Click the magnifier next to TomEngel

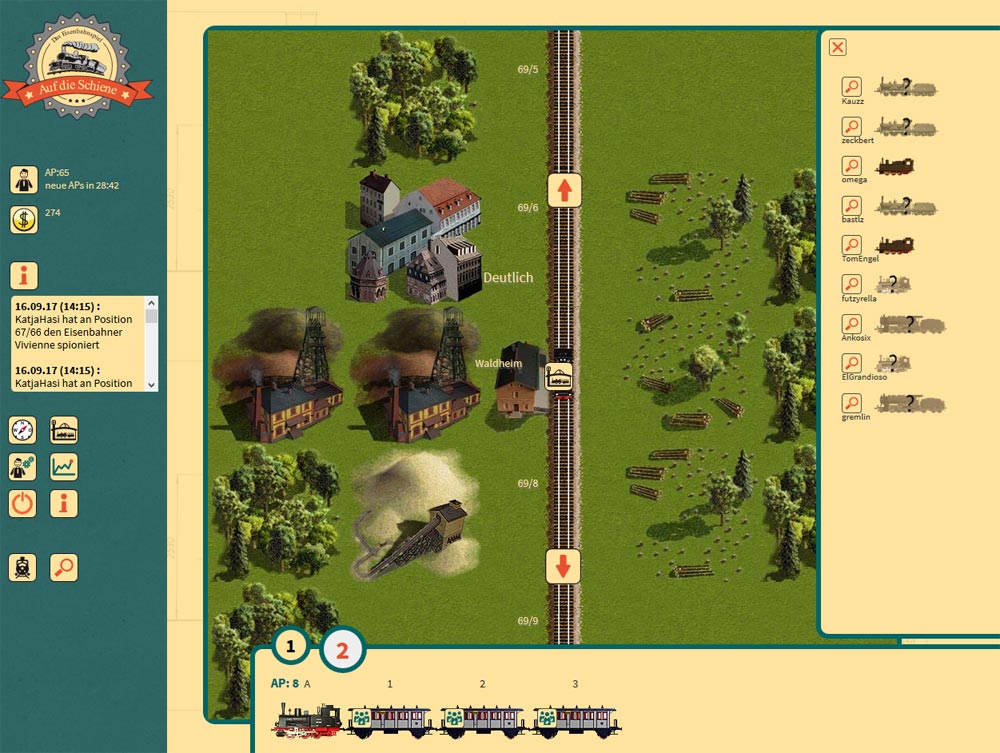[x=851, y=244]
